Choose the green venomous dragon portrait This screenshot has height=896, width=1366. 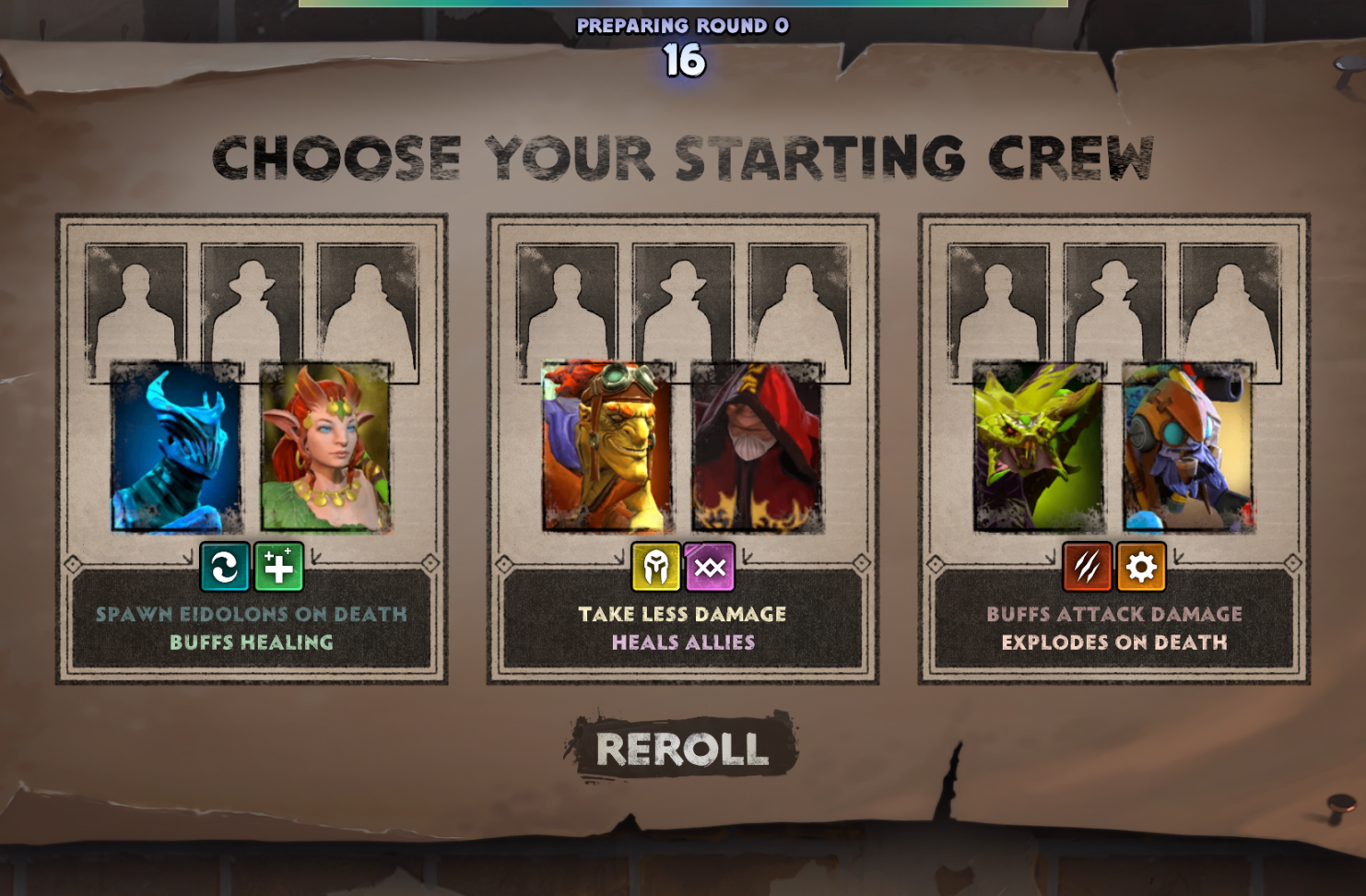click(1038, 448)
